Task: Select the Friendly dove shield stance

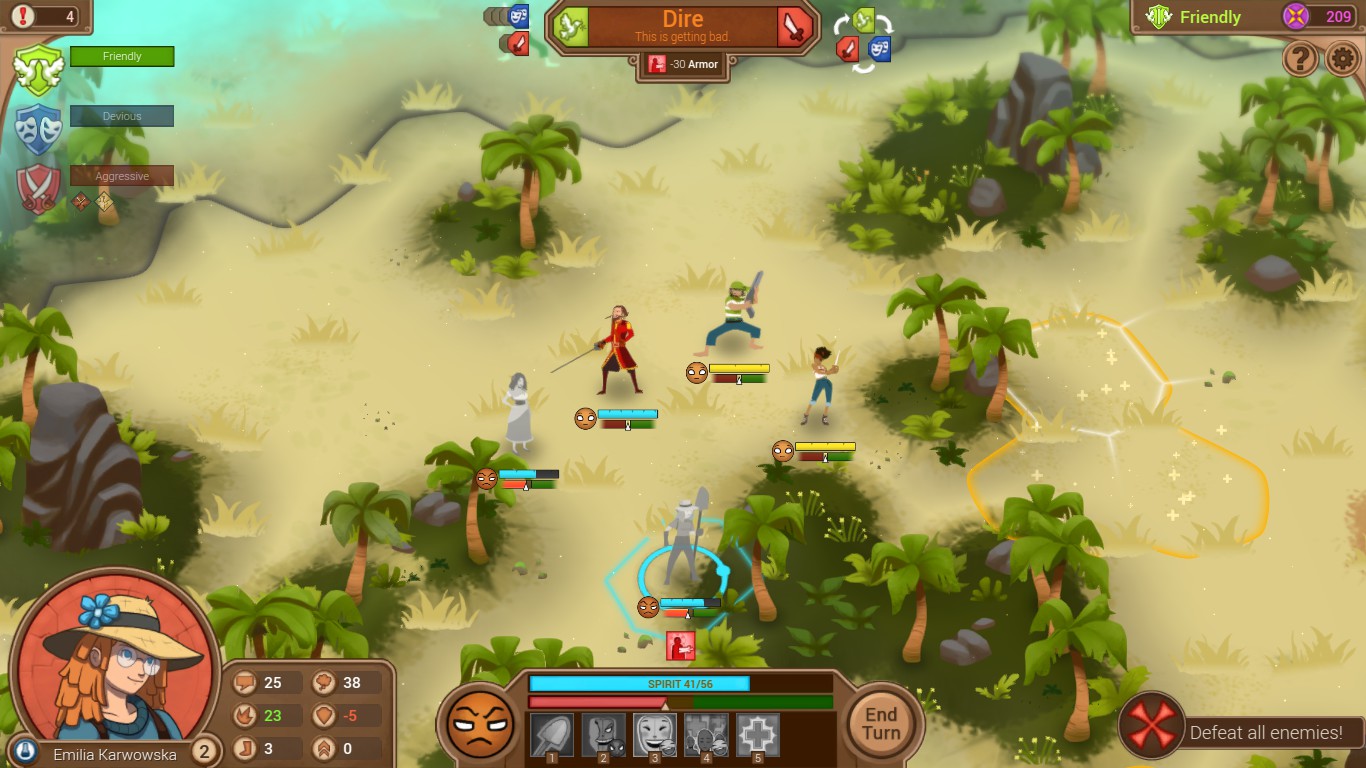Action: [x=38, y=68]
